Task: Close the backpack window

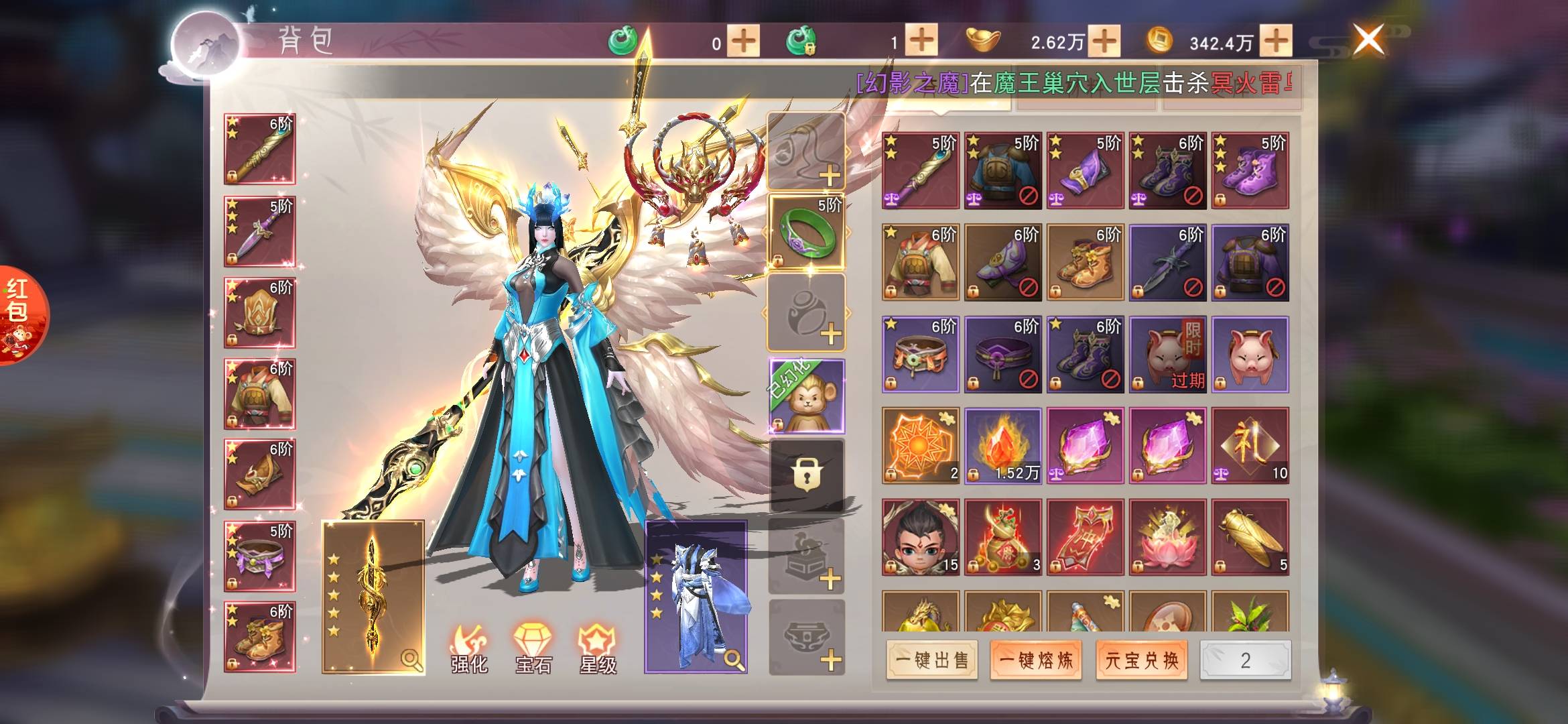Action: tap(1368, 40)
